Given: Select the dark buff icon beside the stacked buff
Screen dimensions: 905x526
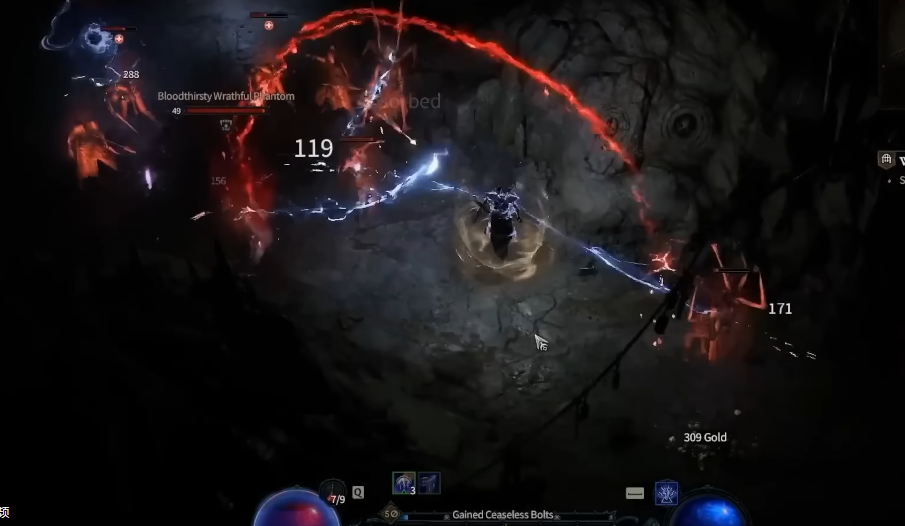Looking at the screenshot, I should pos(429,483).
